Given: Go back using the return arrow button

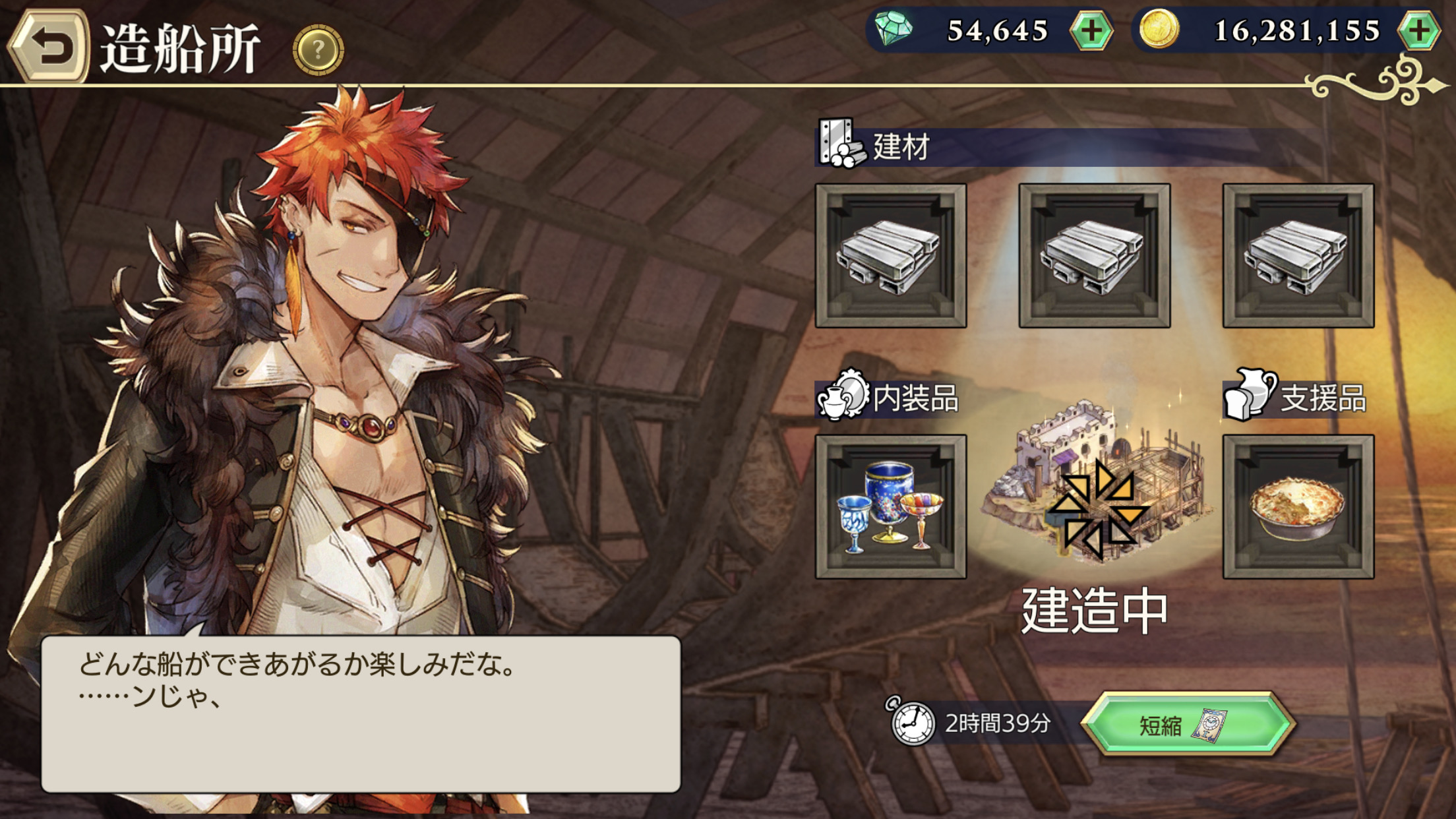Looking at the screenshot, I should point(49,47).
